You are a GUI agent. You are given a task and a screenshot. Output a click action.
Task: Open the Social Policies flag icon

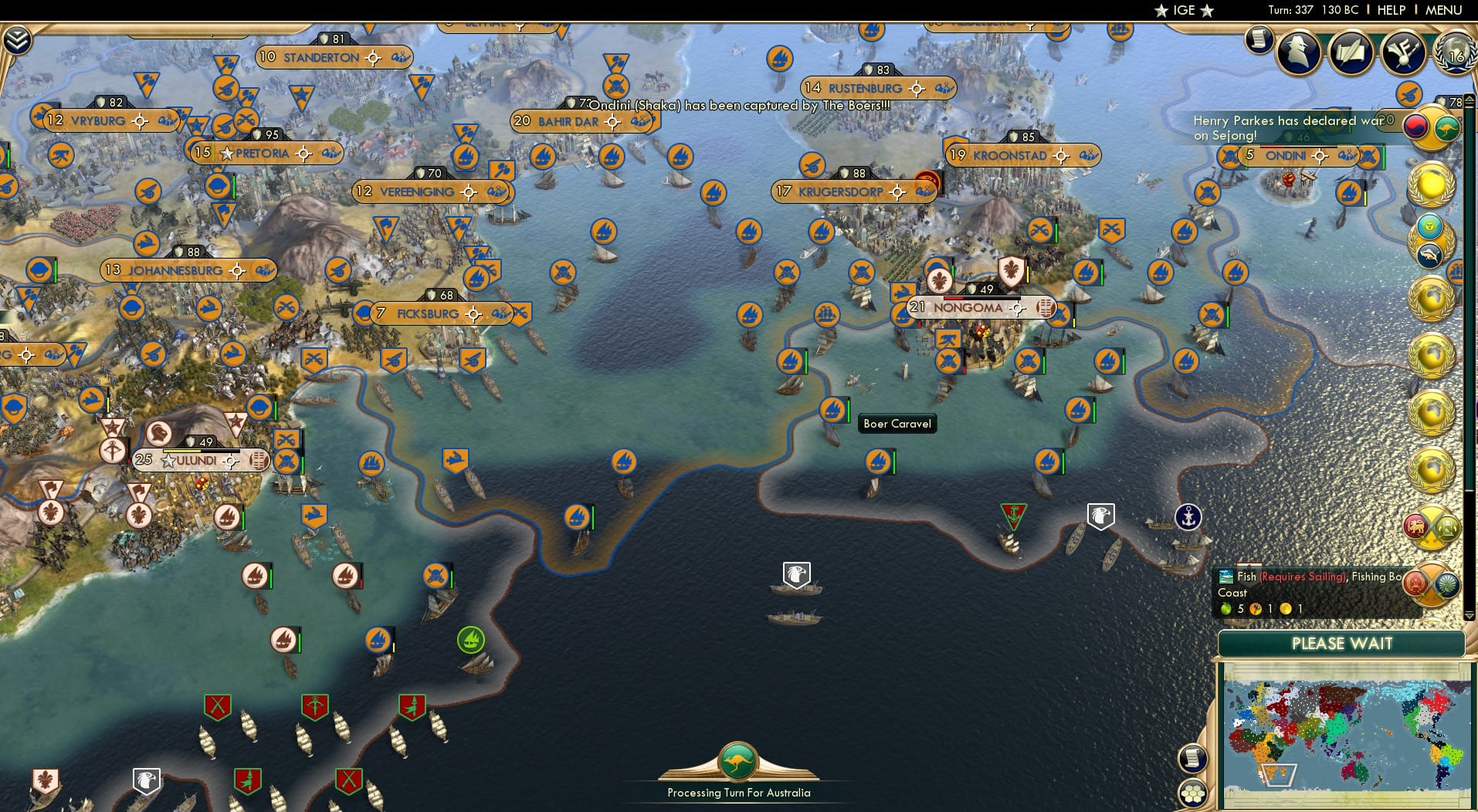coord(1403,51)
